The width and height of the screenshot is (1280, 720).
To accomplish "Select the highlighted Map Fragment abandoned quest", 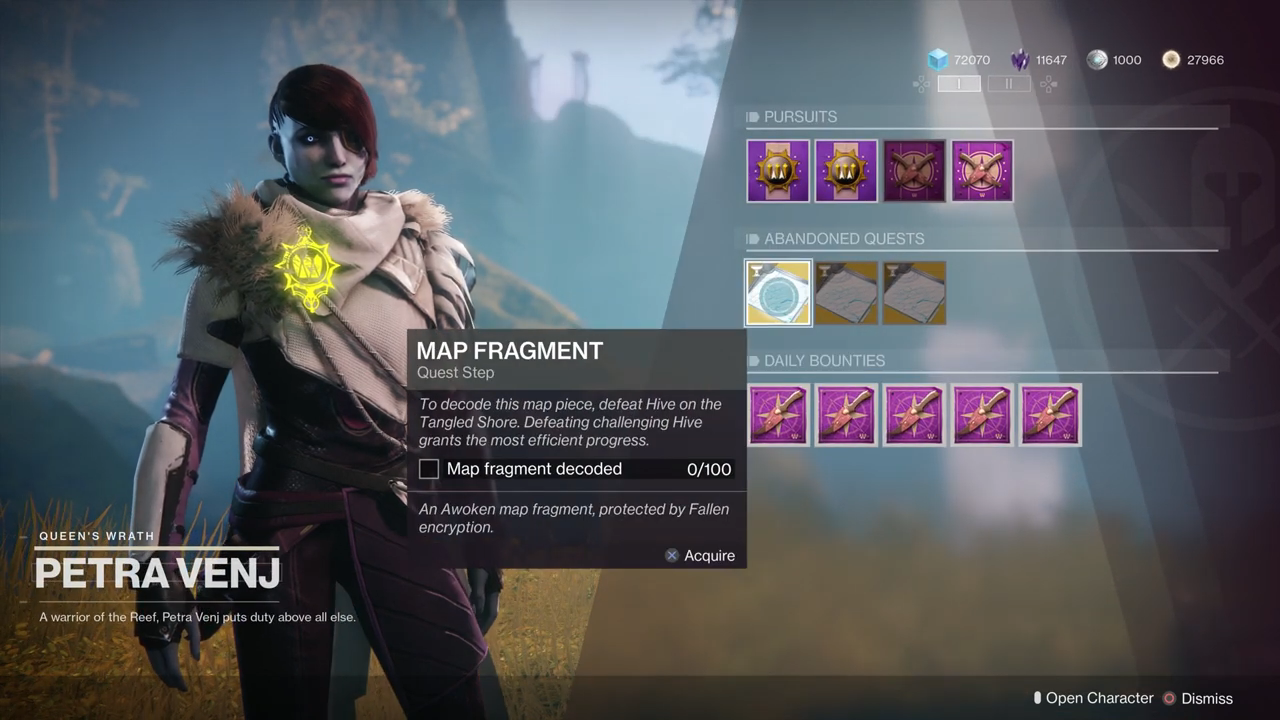I will [778, 293].
